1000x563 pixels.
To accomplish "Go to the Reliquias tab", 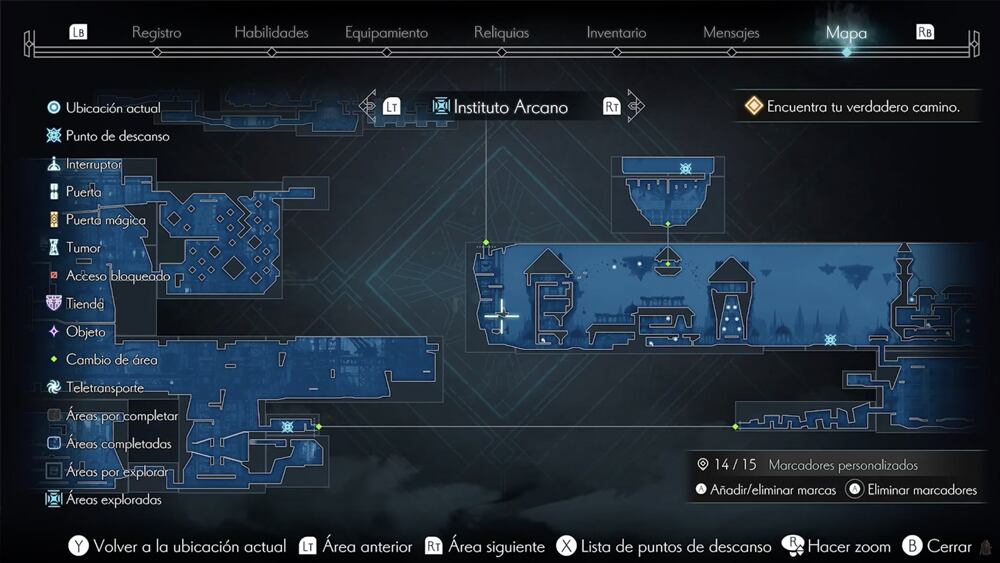I will pos(501,33).
